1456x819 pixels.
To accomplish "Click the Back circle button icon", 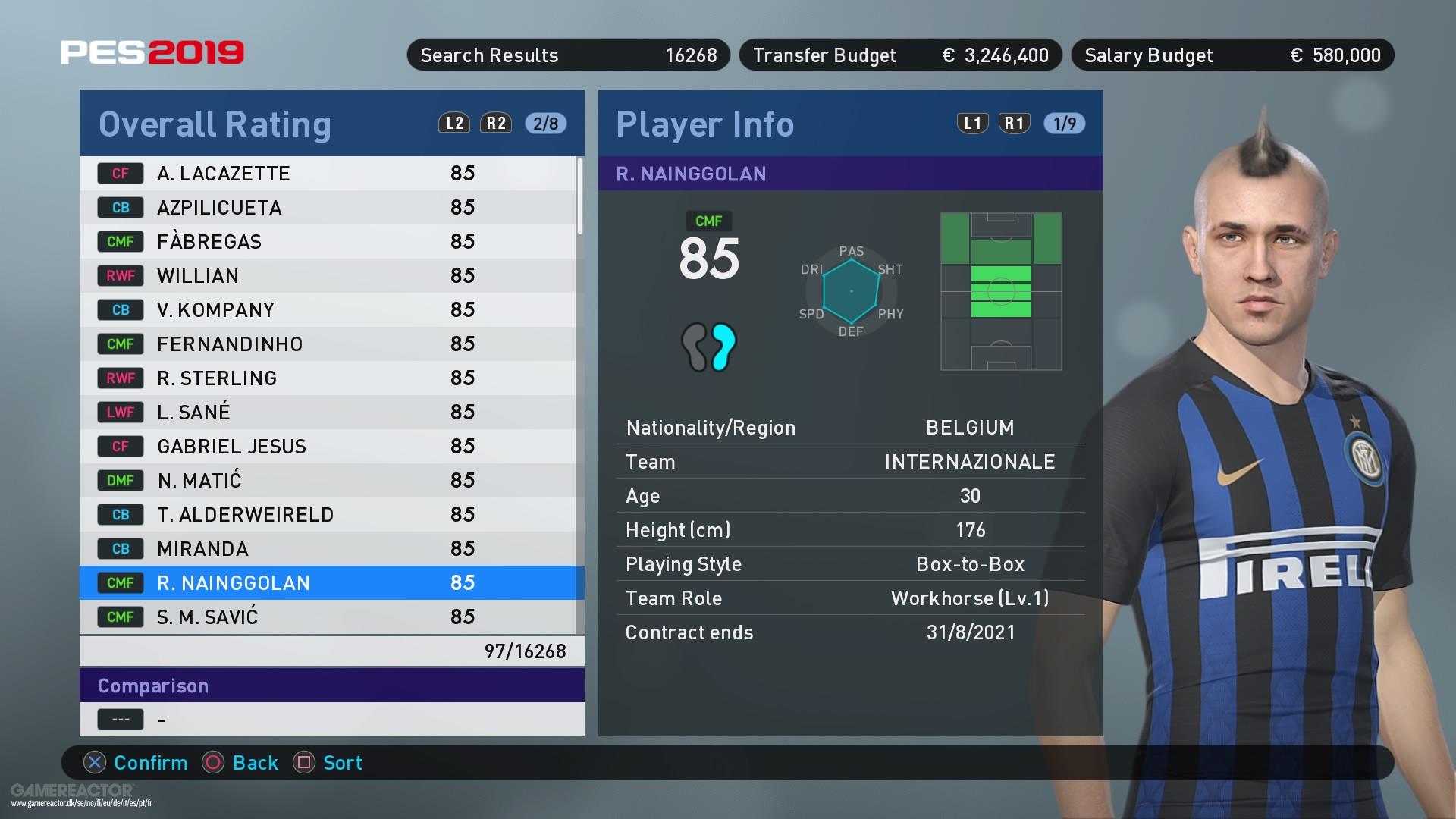I will pyautogui.click(x=213, y=763).
